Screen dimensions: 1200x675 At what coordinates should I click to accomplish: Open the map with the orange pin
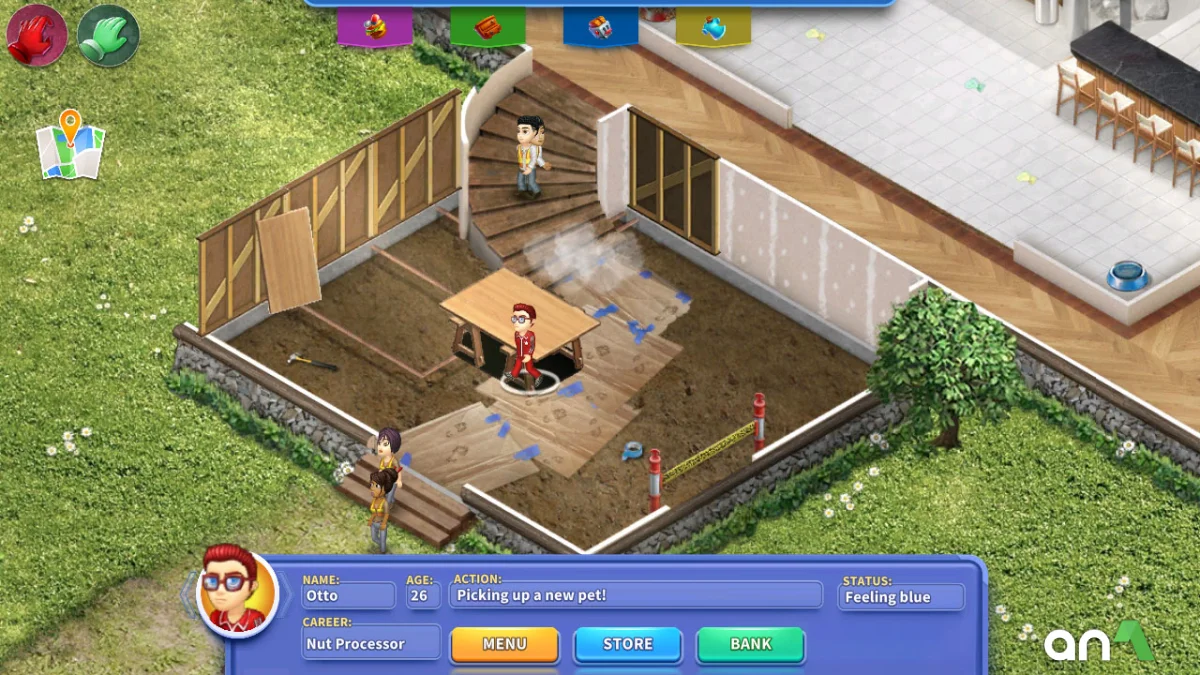tap(70, 146)
